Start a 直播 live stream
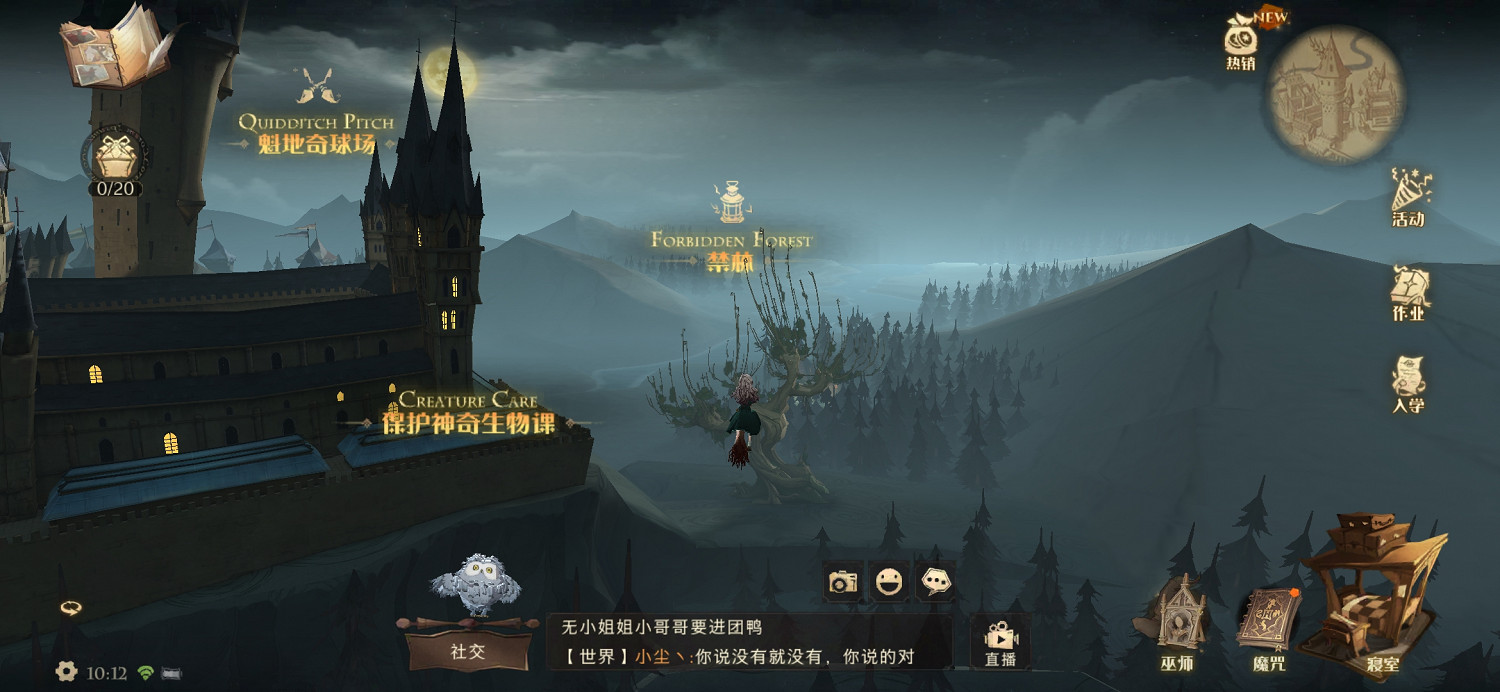Viewport: 1500px width, 692px height. point(1000,641)
